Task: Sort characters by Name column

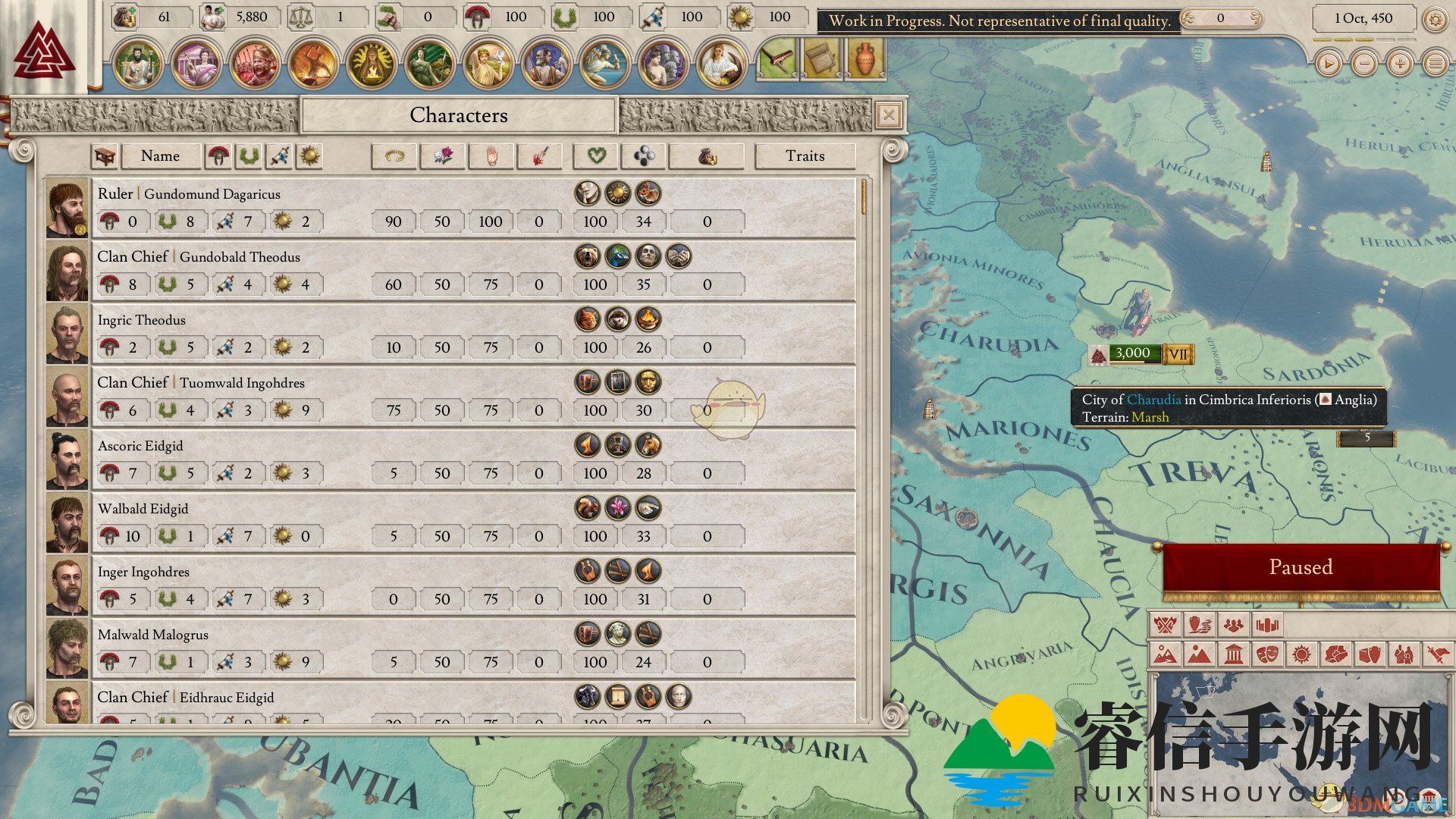Action: 161,156
